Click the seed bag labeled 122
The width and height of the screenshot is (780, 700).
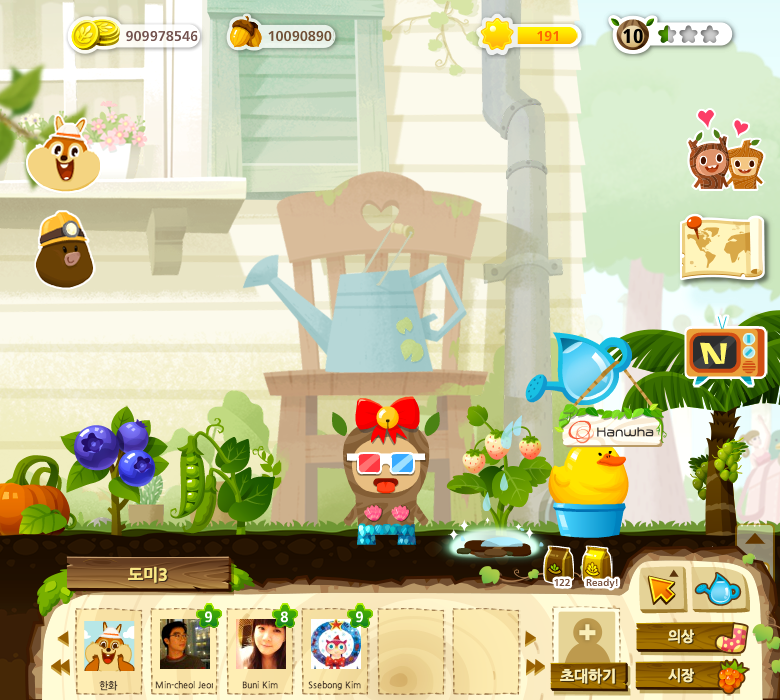tap(558, 567)
